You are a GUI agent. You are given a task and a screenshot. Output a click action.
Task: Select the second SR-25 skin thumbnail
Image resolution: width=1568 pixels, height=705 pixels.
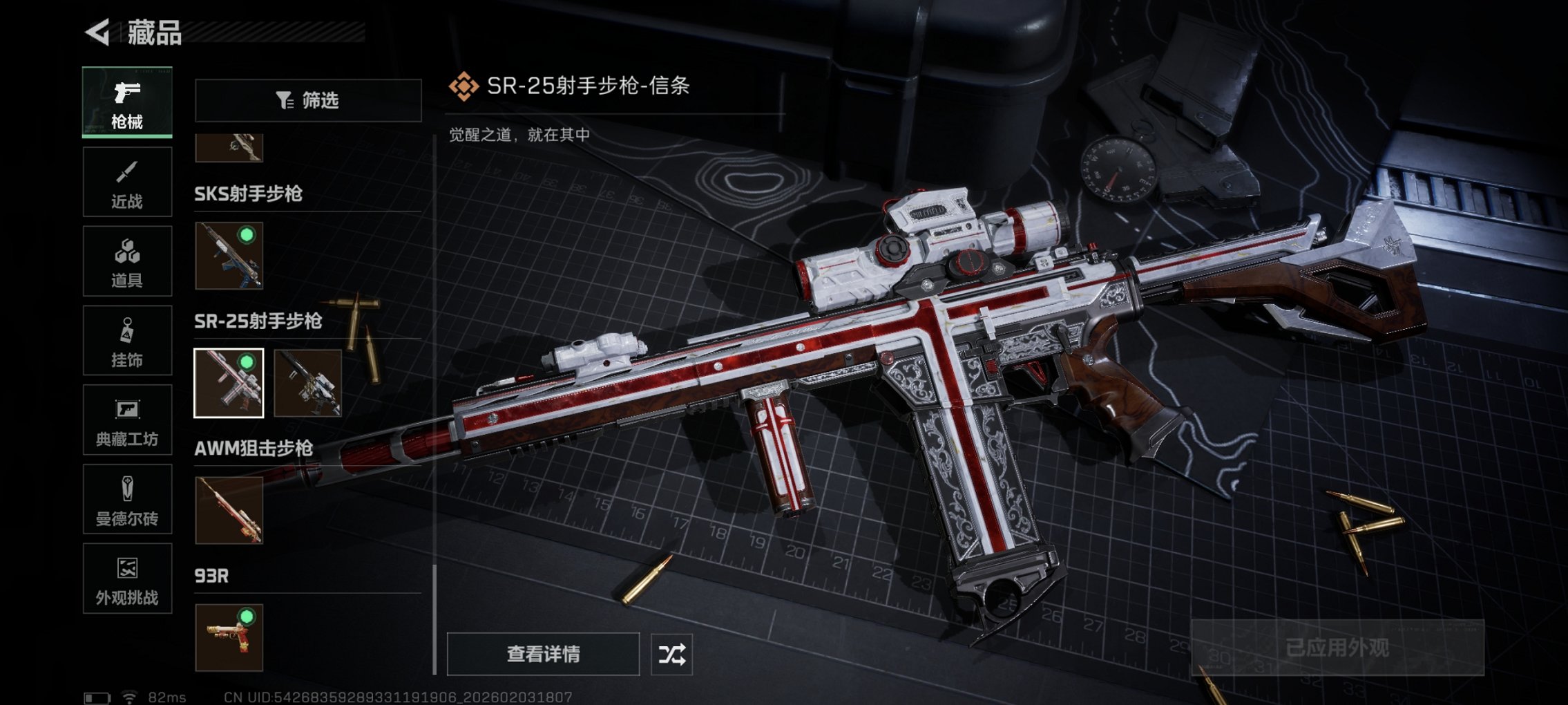[x=308, y=384]
